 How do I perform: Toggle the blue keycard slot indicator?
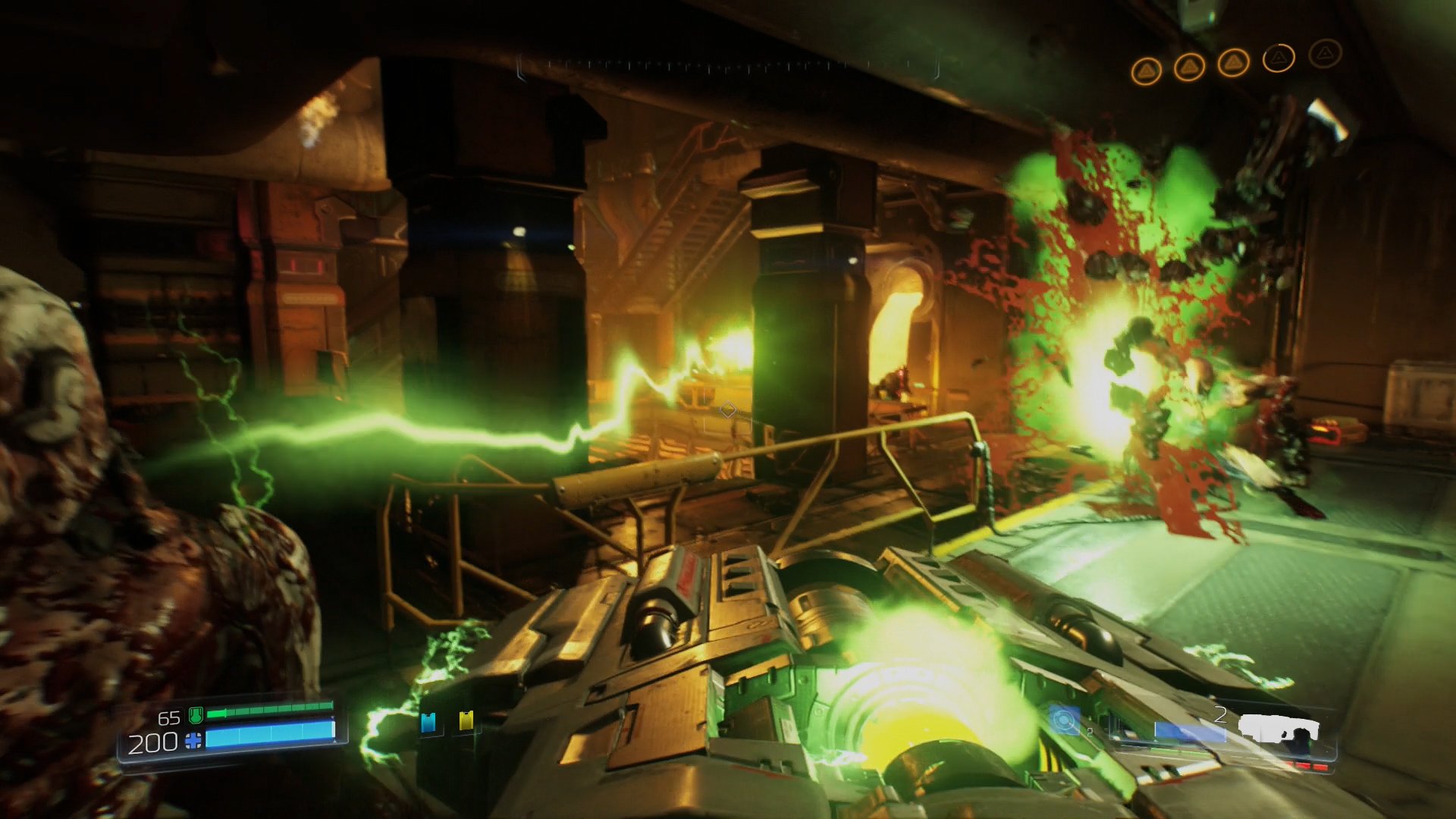pyautogui.click(x=429, y=722)
